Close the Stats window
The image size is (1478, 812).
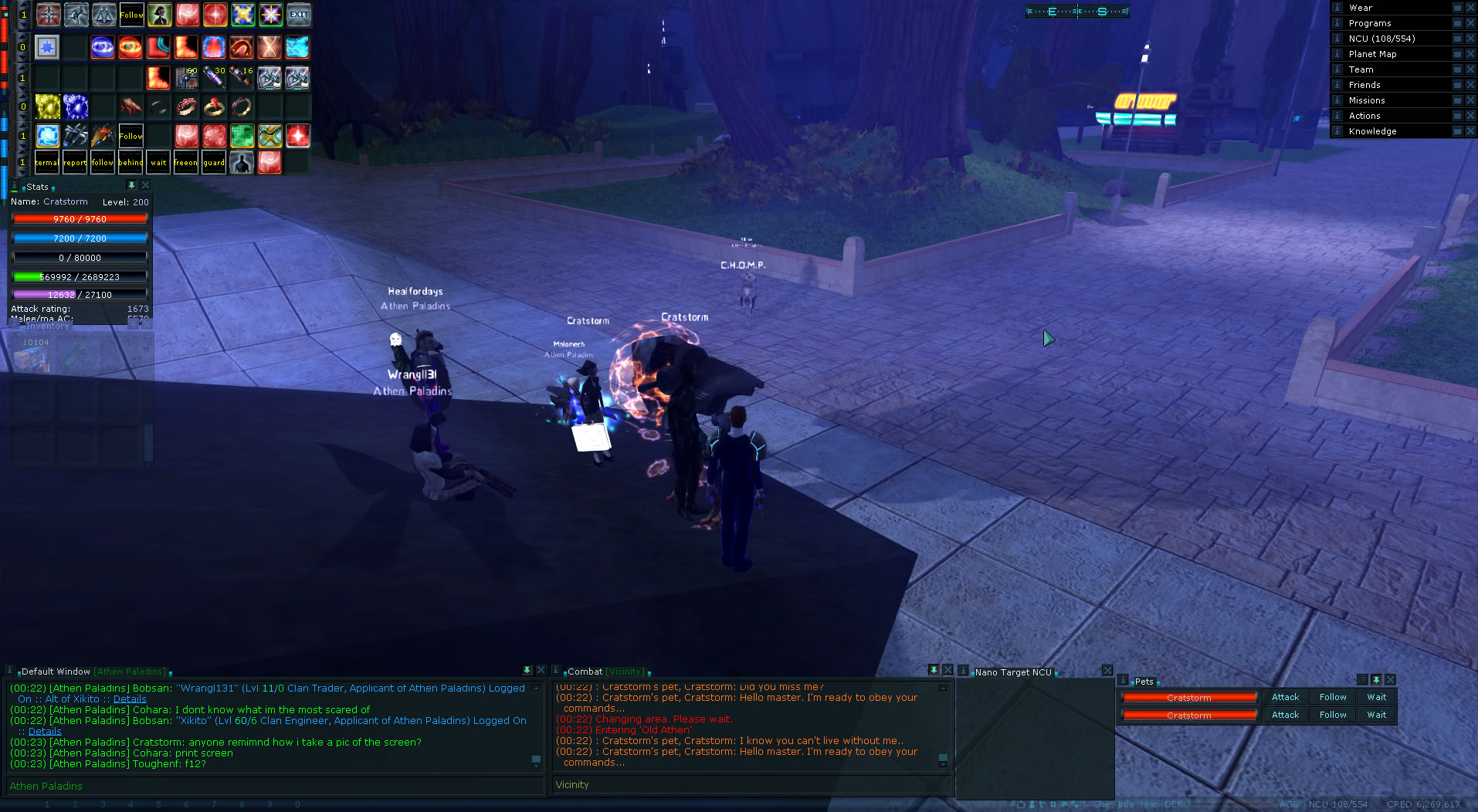(145, 186)
